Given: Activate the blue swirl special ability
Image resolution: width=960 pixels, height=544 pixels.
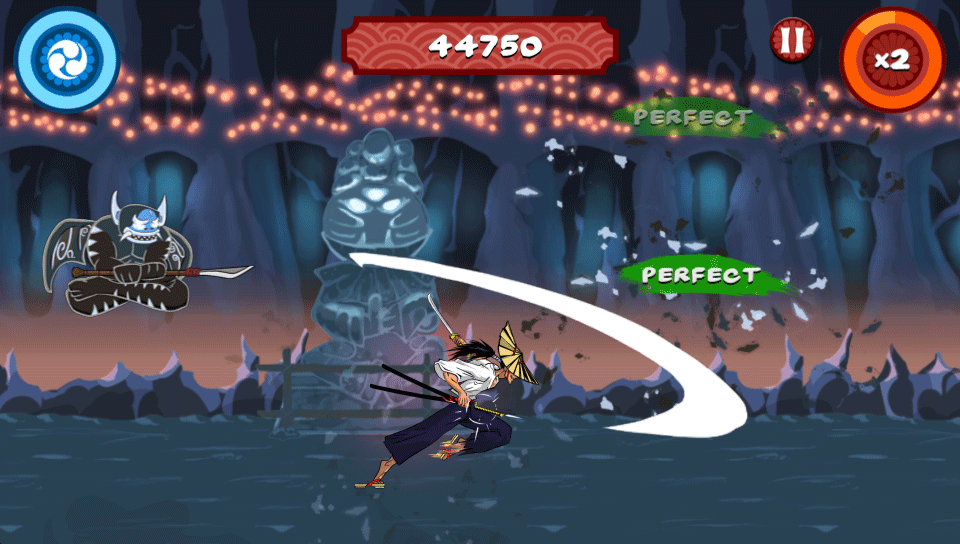Looking at the screenshot, I should [67, 60].
